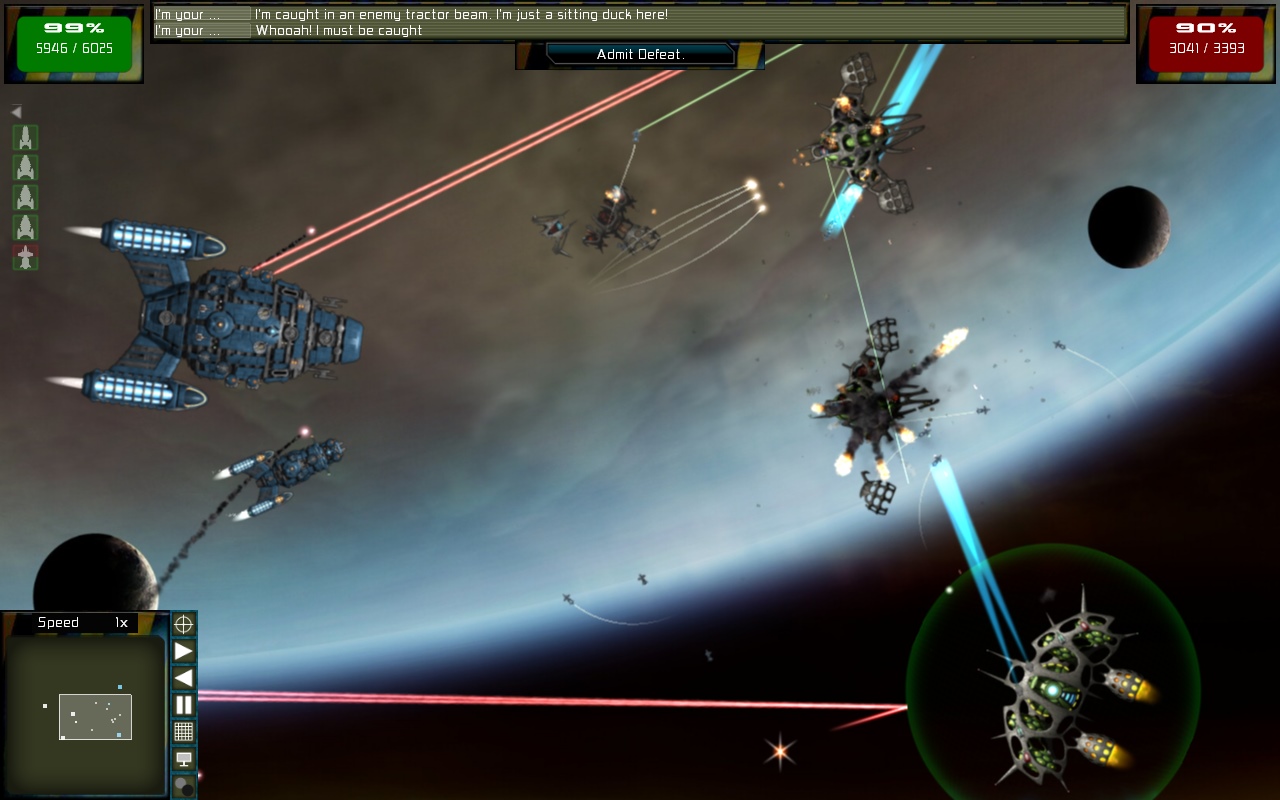Click the overlapping circles button
This screenshot has width=1280, height=800.
click(x=184, y=786)
